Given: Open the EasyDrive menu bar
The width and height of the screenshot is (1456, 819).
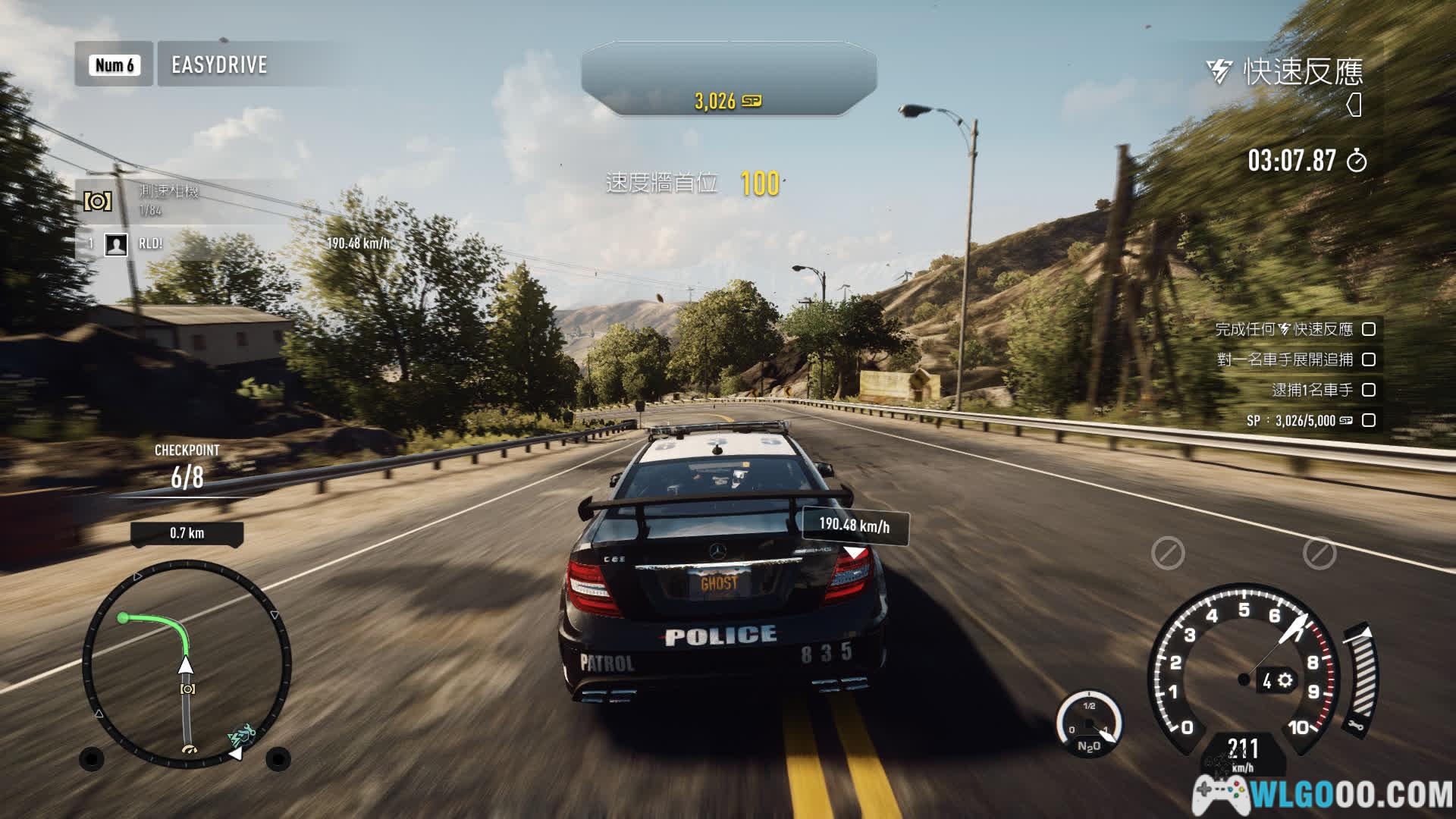Looking at the screenshot, I should [x=218, y=64].
